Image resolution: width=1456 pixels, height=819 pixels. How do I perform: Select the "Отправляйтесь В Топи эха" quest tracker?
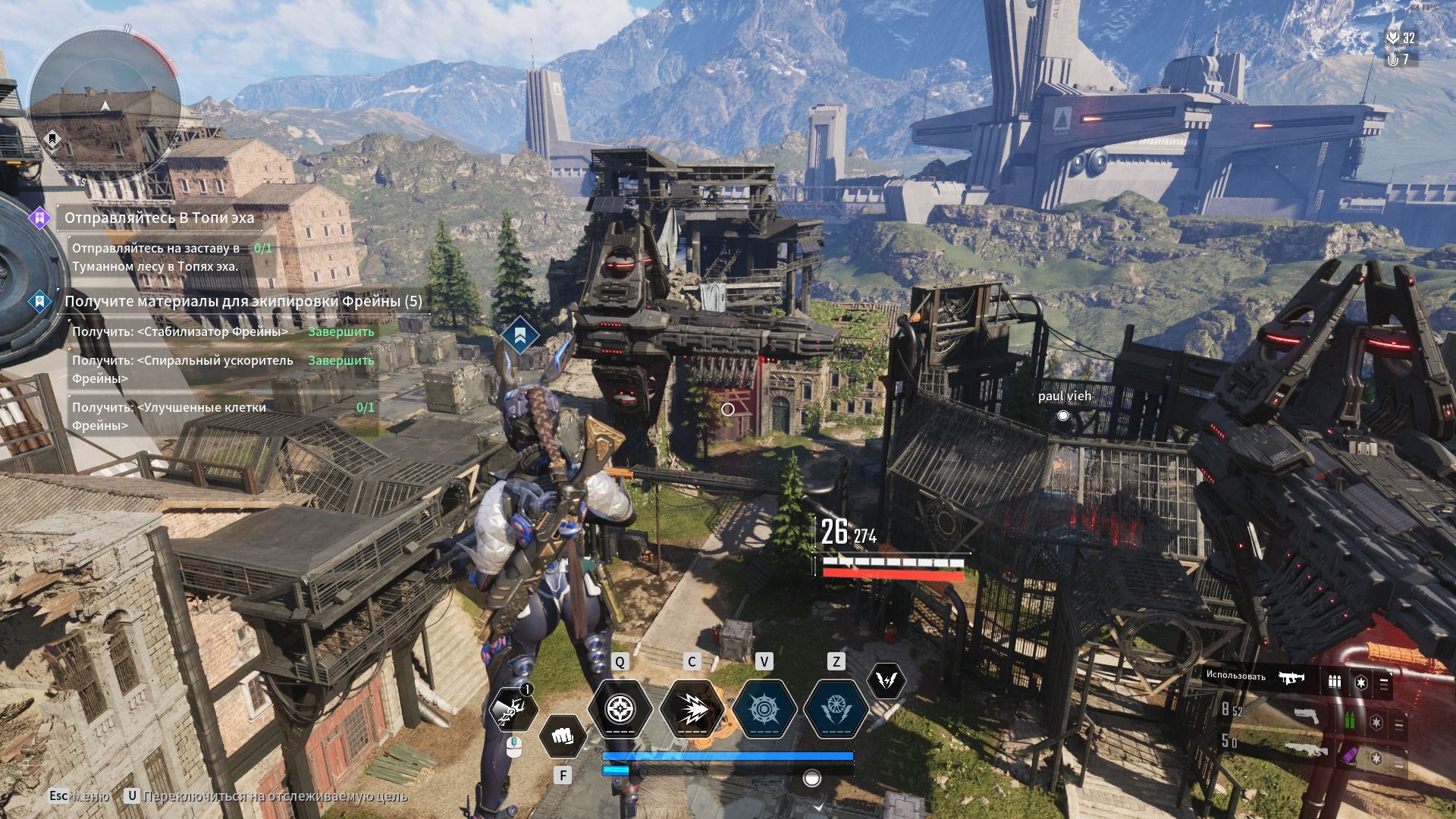coord(159,218)
